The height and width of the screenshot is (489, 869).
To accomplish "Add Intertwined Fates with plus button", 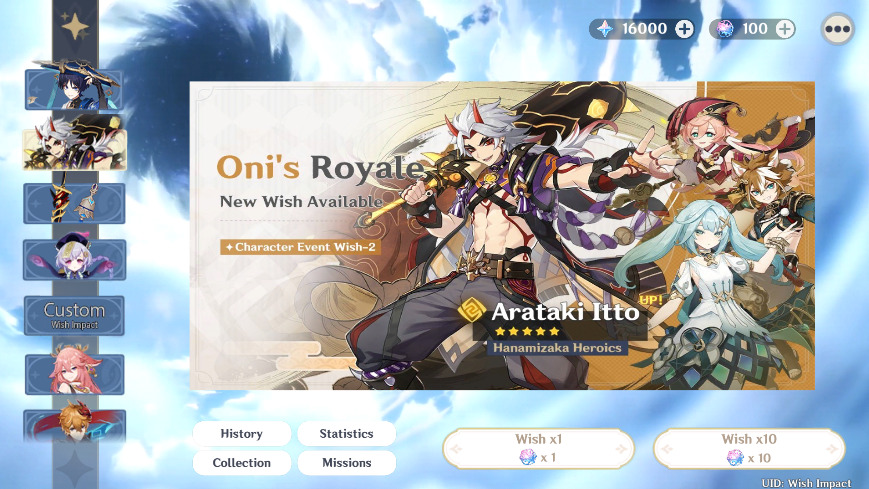I will [x=785, y=29].
